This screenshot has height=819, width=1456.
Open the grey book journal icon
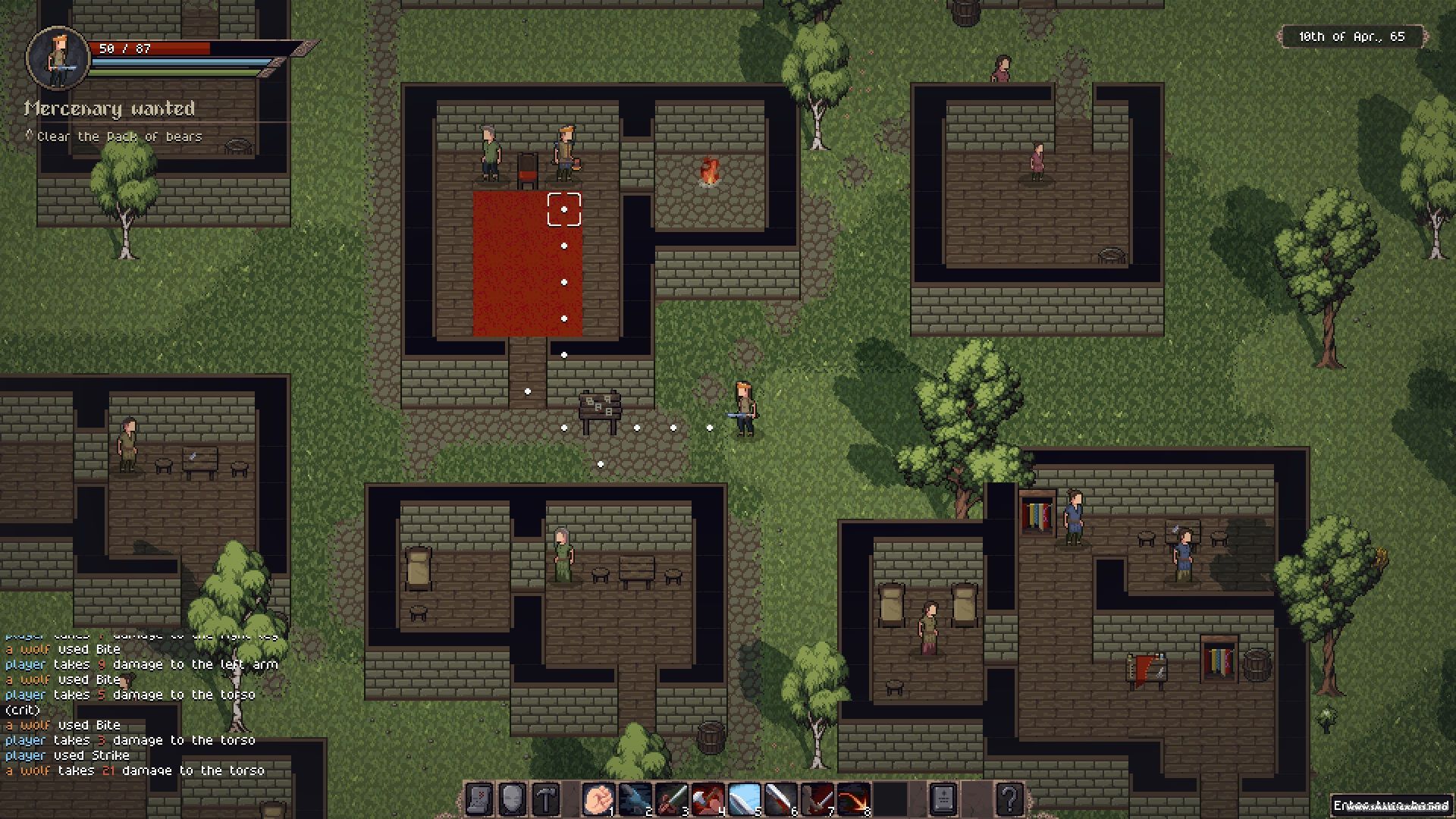pos(943,799)
